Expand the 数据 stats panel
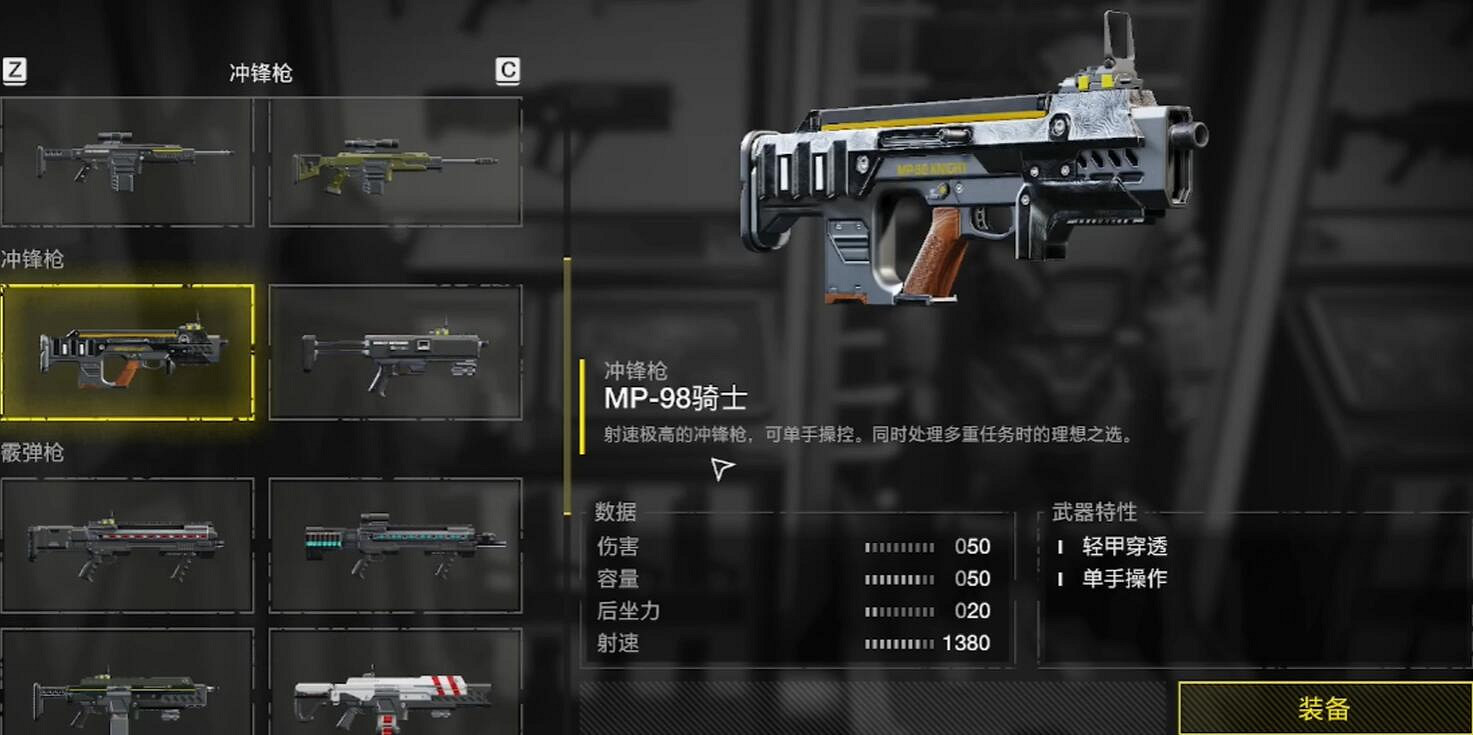Viewport: 1473px width, 735px height. coord(614,513)
